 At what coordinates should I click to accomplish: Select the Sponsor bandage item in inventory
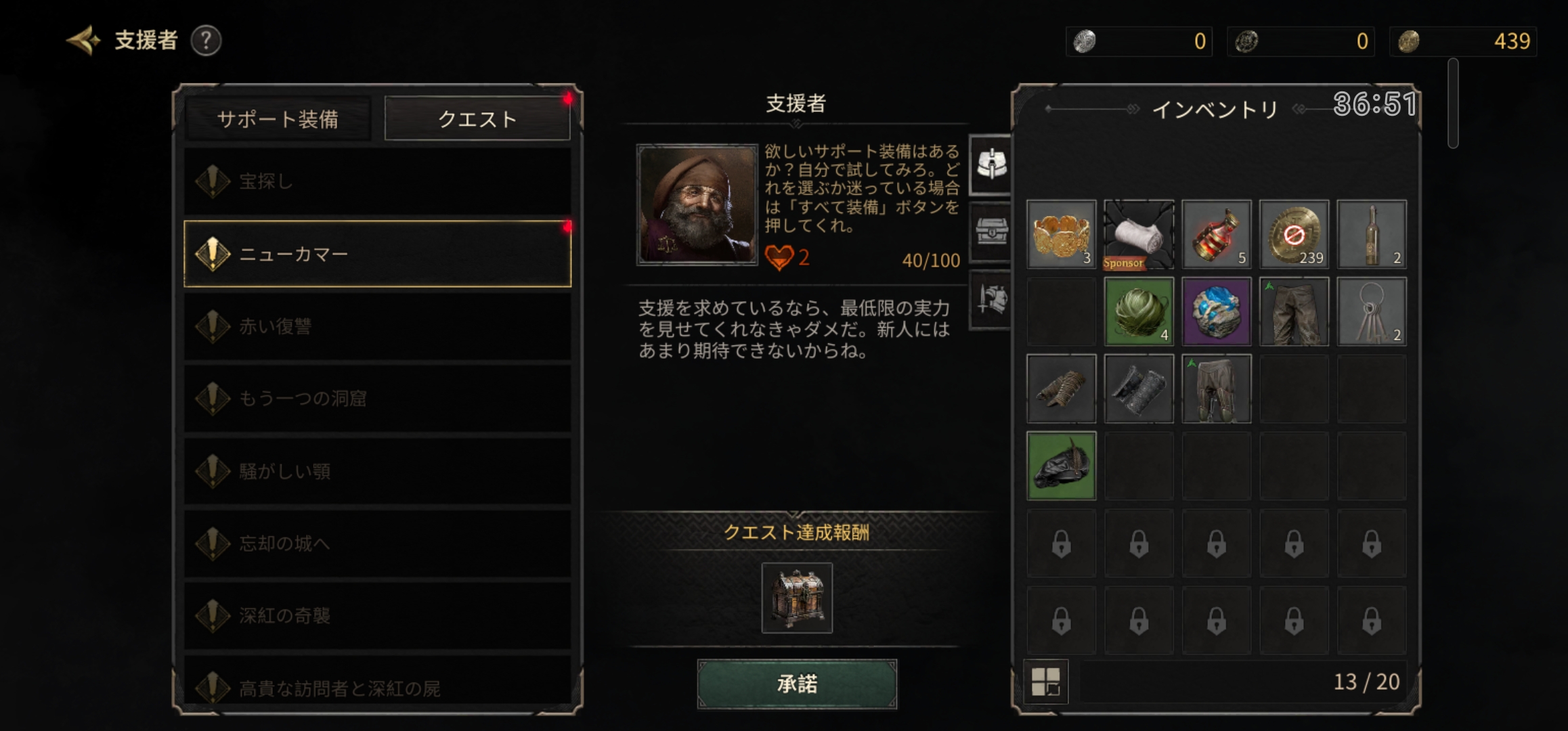[1138, 235]
